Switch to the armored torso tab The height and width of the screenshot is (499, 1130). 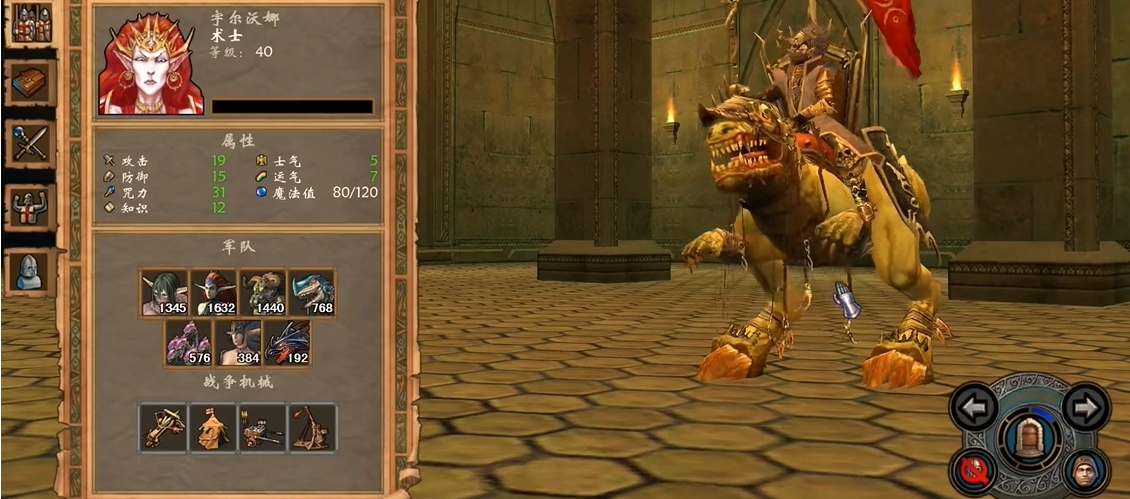(32, 206)
